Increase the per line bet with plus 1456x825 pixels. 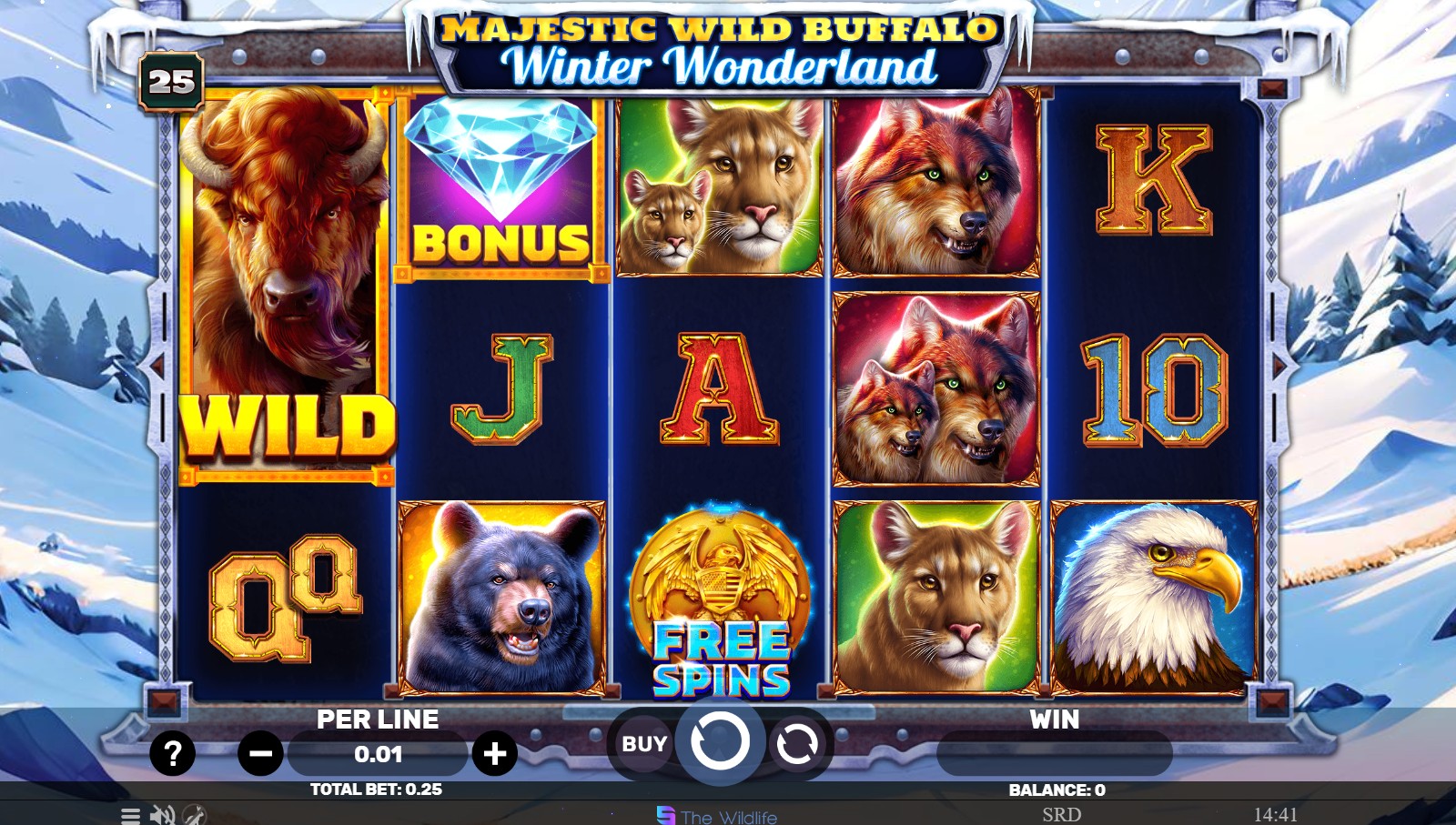coord(494,753)
